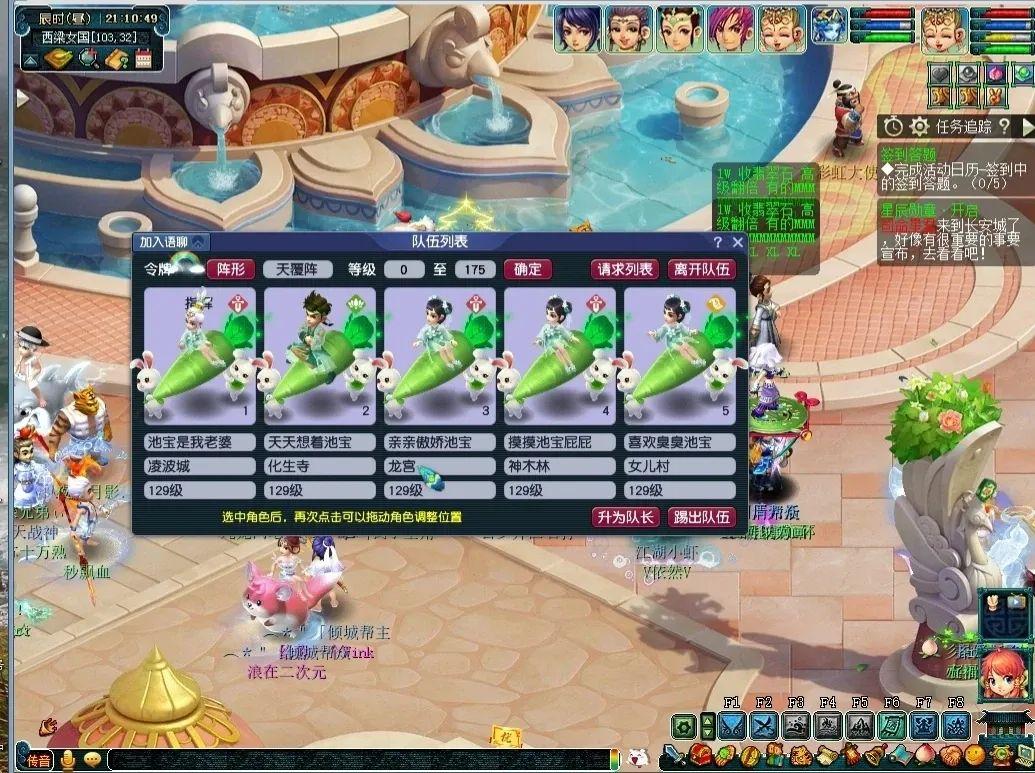Open the red treasure chest bag icon
The image size is (1035, 773).
click(x=700, y=755)
